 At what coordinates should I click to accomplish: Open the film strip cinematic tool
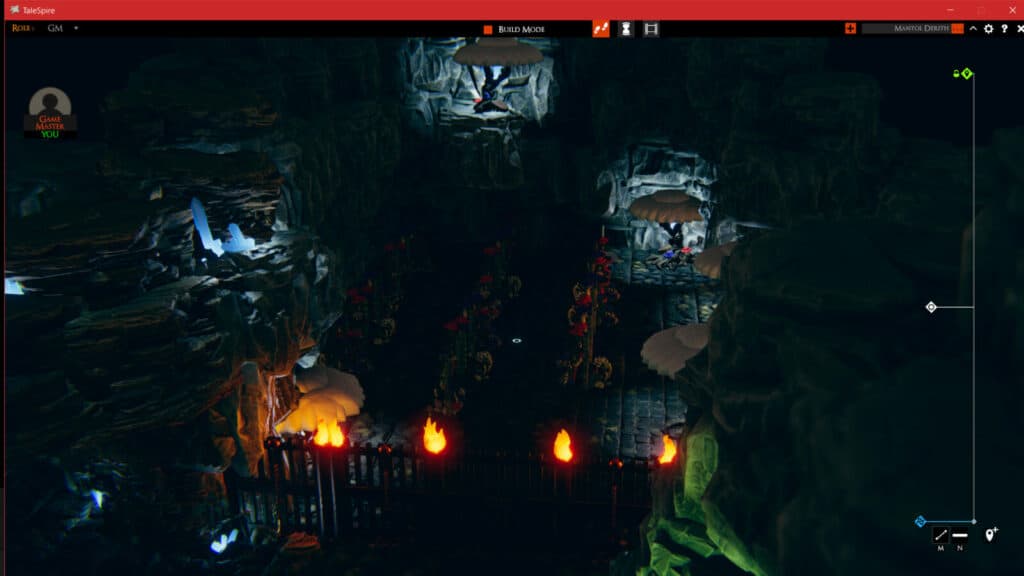coord(651,29)
